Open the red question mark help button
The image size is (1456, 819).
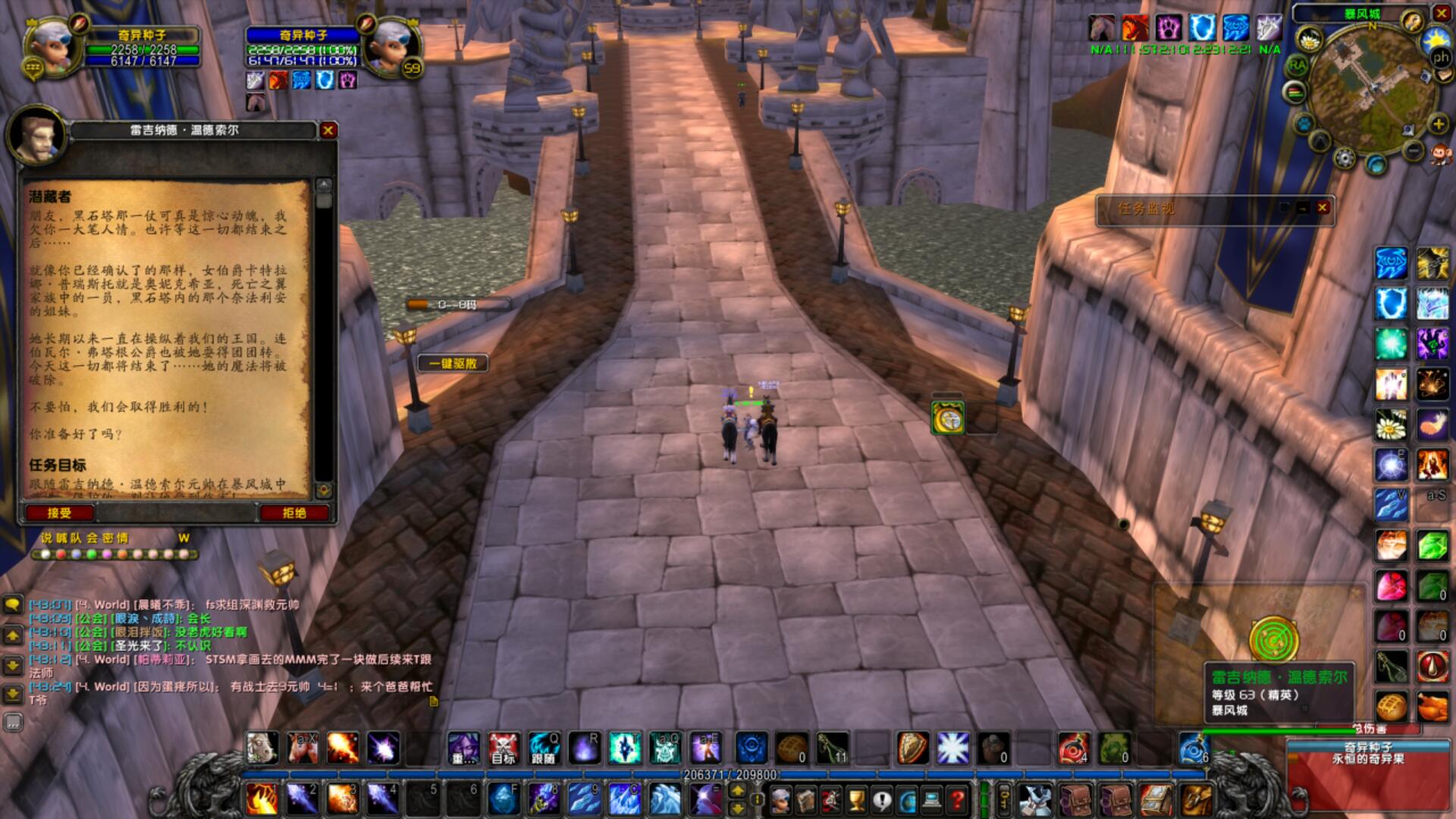pos(958,799)
